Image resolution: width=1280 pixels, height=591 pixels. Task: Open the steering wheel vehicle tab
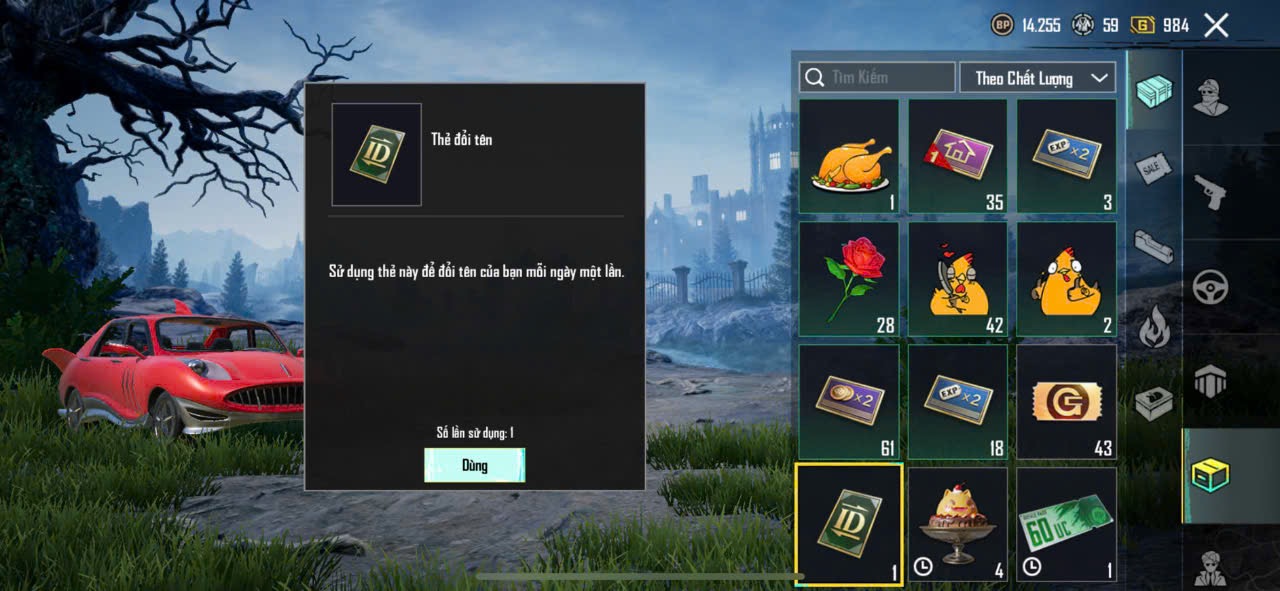pos(1210,287)
